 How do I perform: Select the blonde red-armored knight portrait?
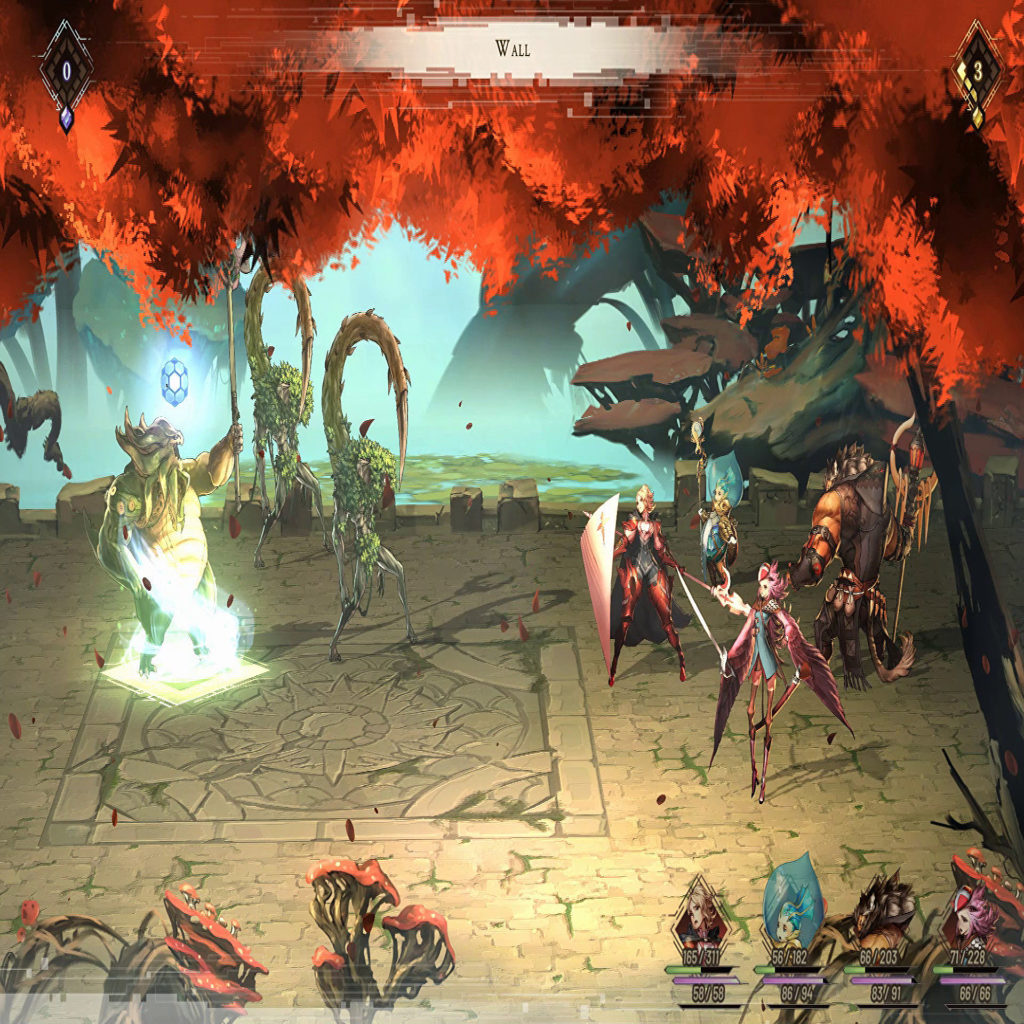coord(701,917)
